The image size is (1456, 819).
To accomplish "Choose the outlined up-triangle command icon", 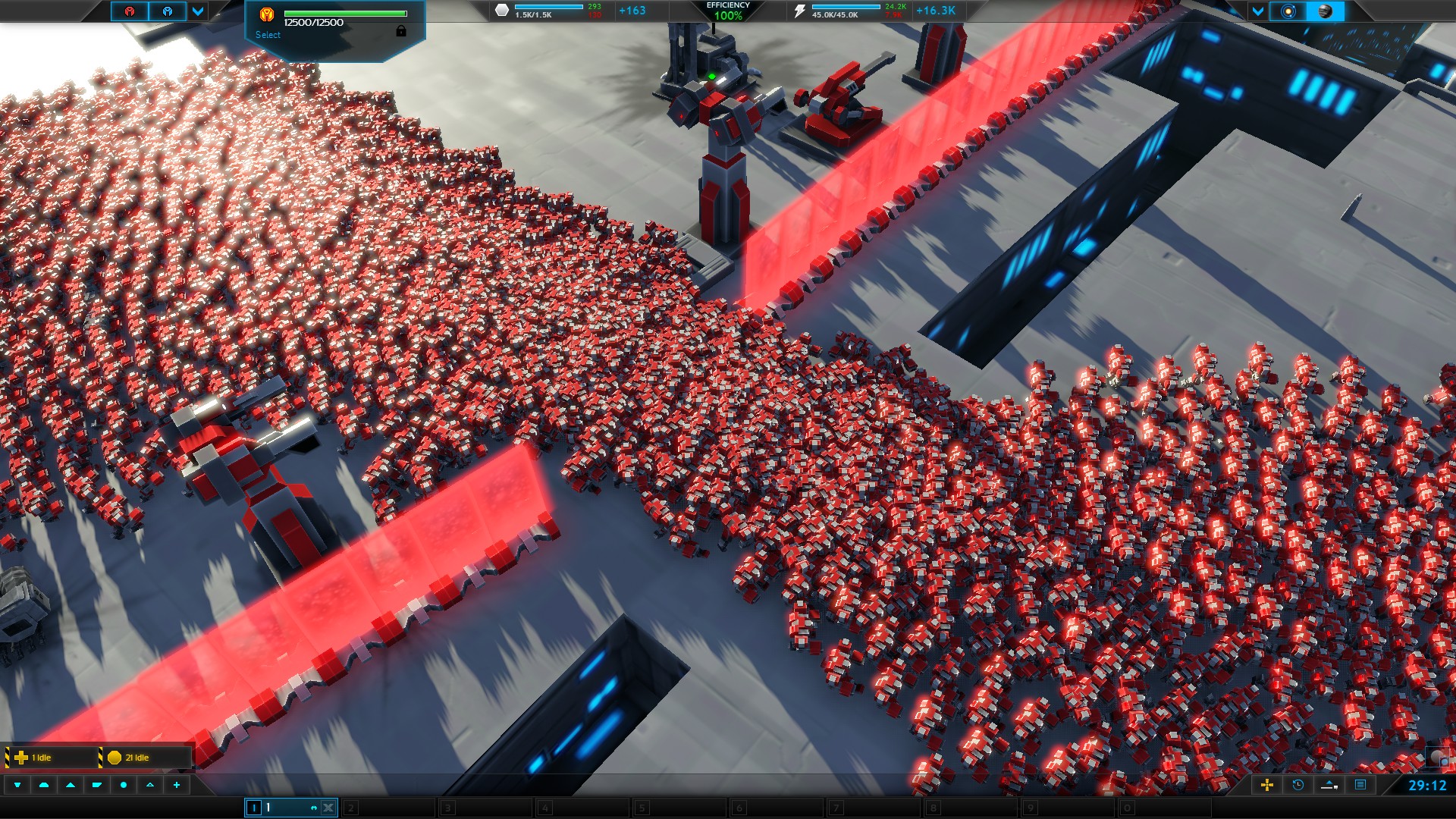I will [x=150, y=785].
